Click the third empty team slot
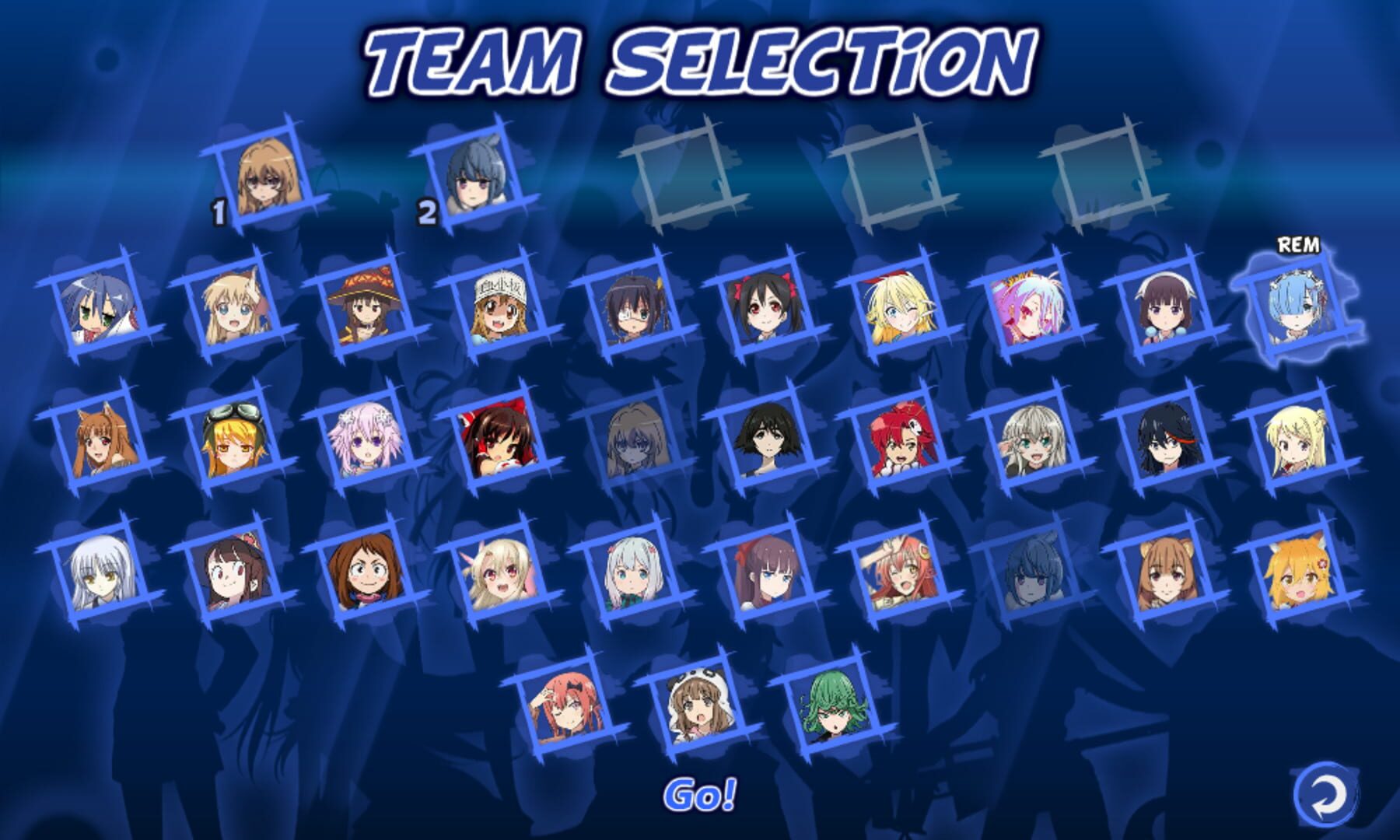 point(681,175)
